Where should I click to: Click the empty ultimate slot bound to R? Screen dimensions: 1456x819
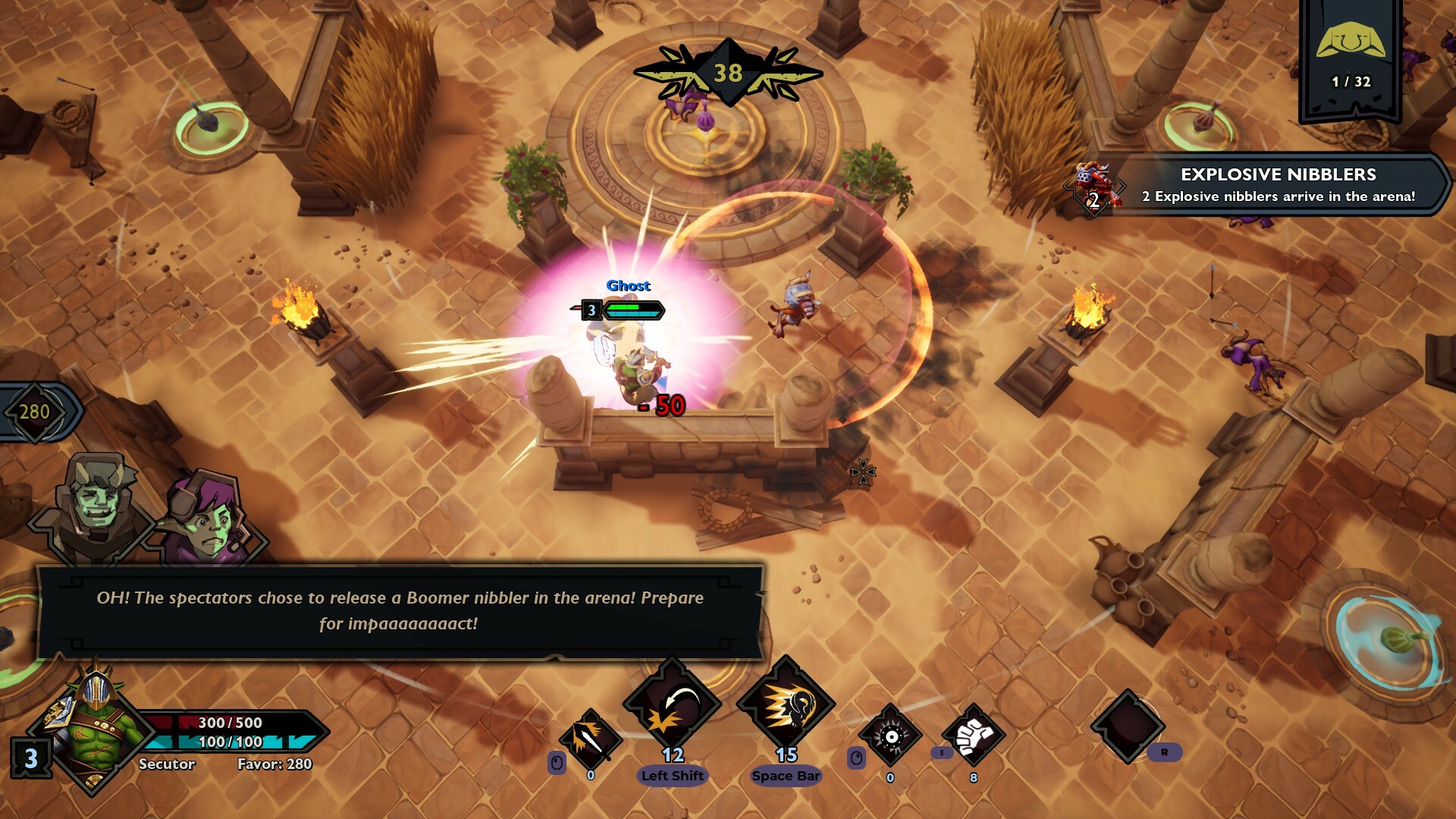click(1130, 728)
